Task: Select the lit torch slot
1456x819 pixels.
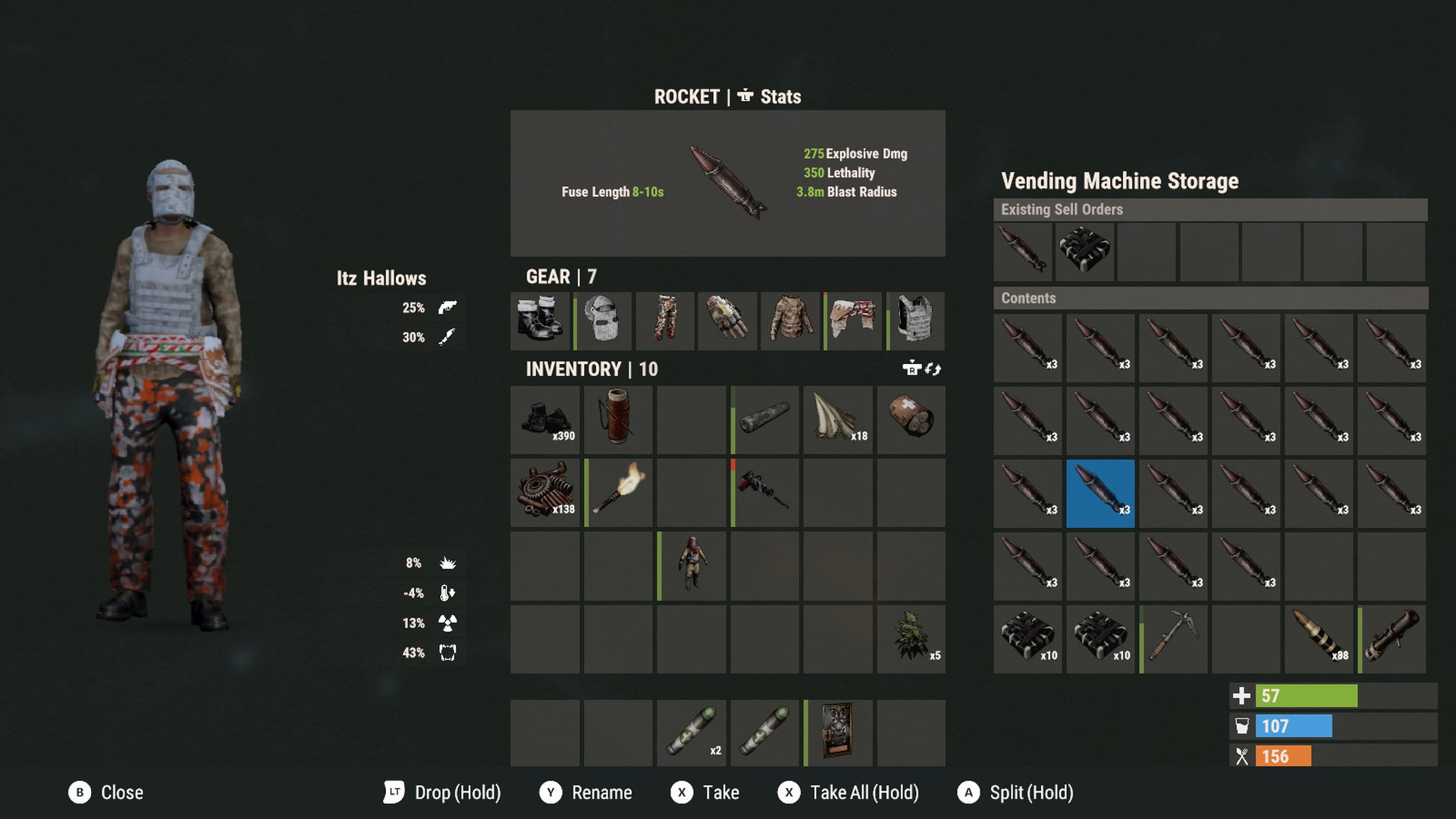Action: [x=618, y=492]
